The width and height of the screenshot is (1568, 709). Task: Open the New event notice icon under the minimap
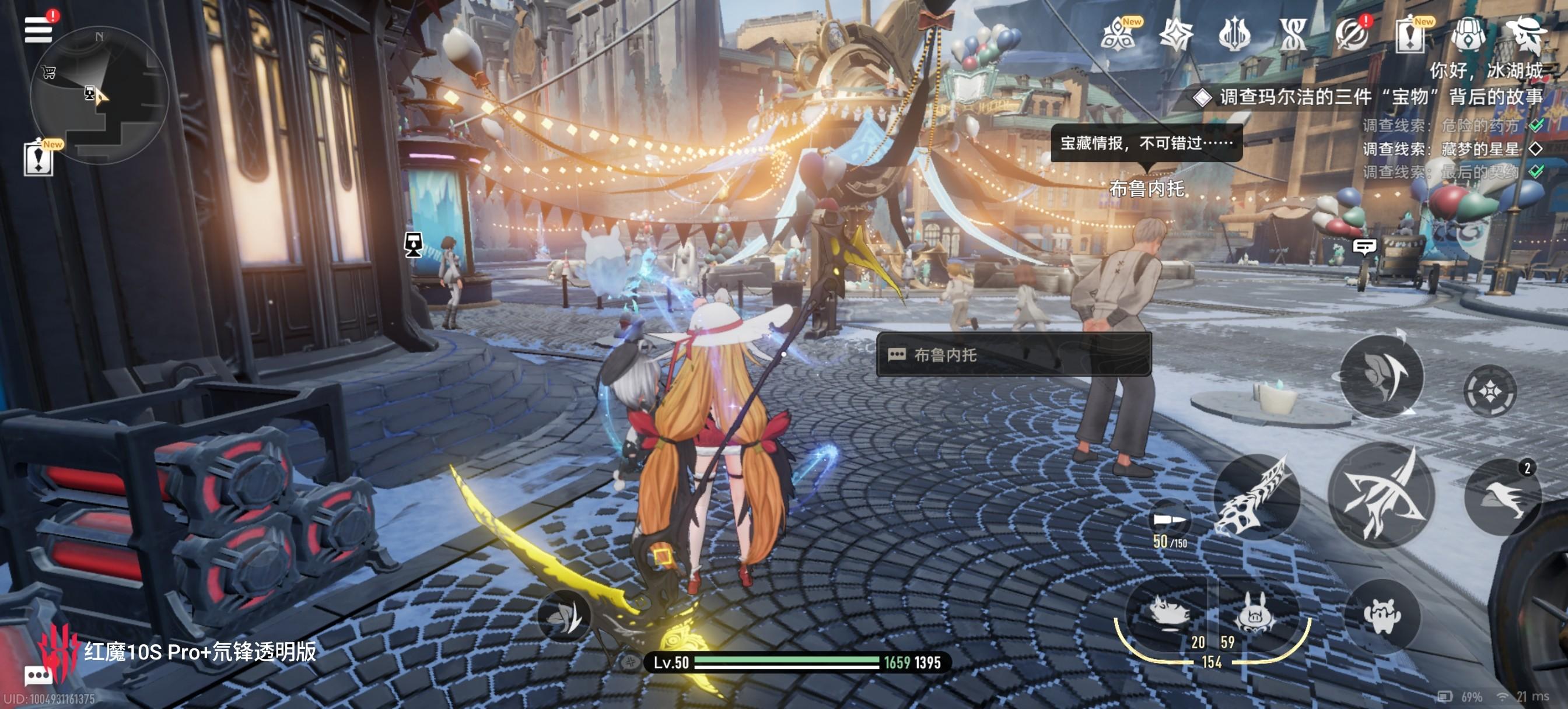[38, 159]
